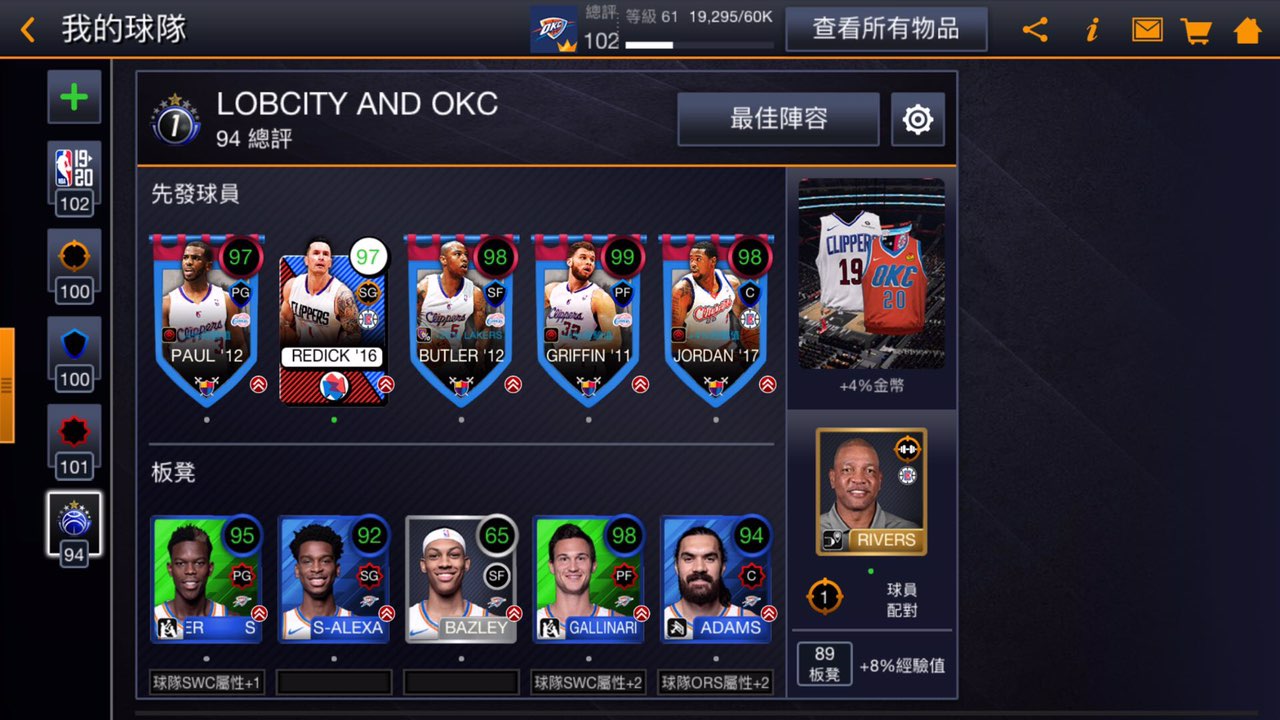The width and height of the screenshot is (1280, 720).
Task: Apply 最佳陣容 best lineup
Action: [x=778, y=119]
